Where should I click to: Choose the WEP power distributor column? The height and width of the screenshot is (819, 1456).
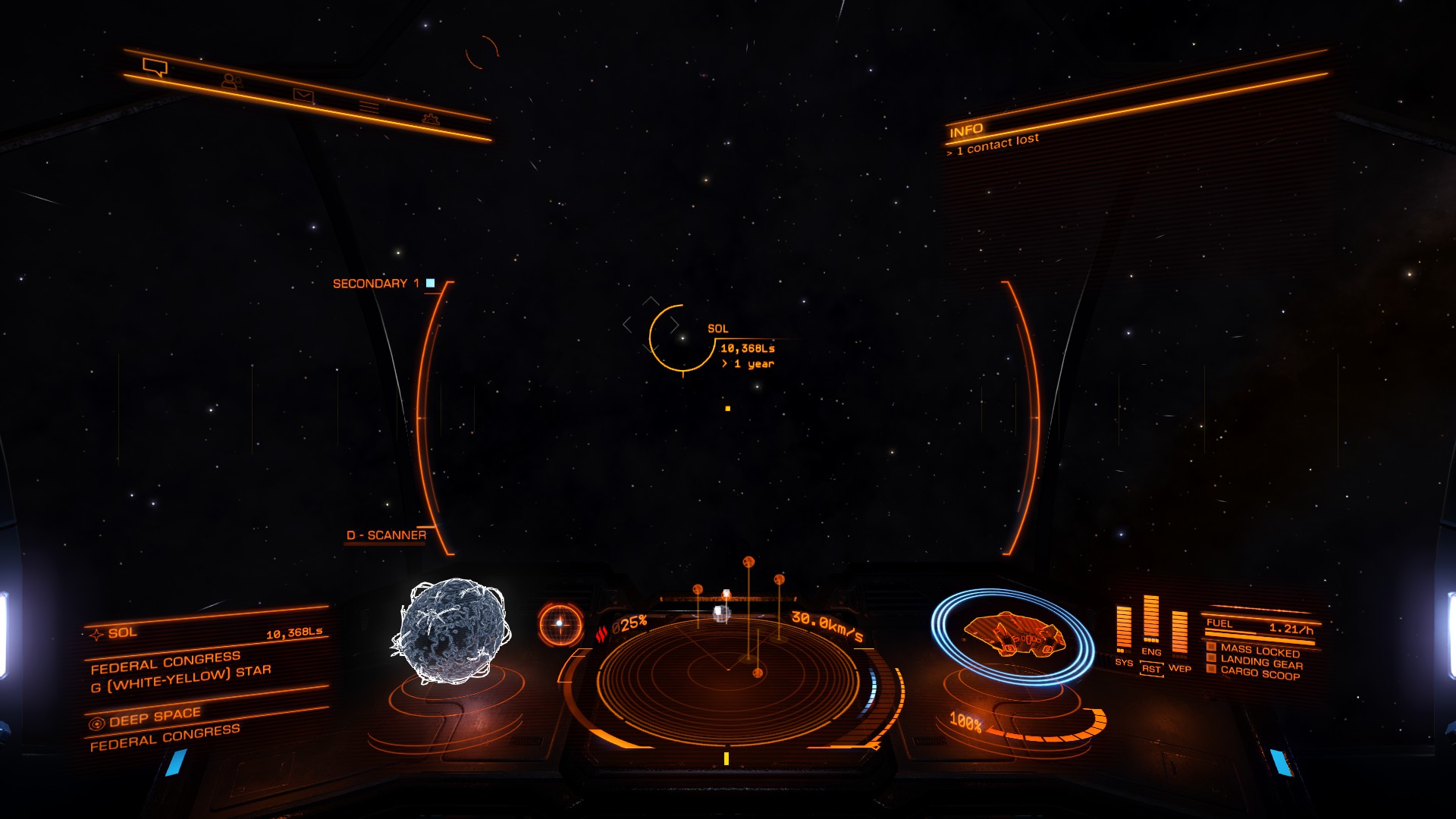[x=1180, y=634]
